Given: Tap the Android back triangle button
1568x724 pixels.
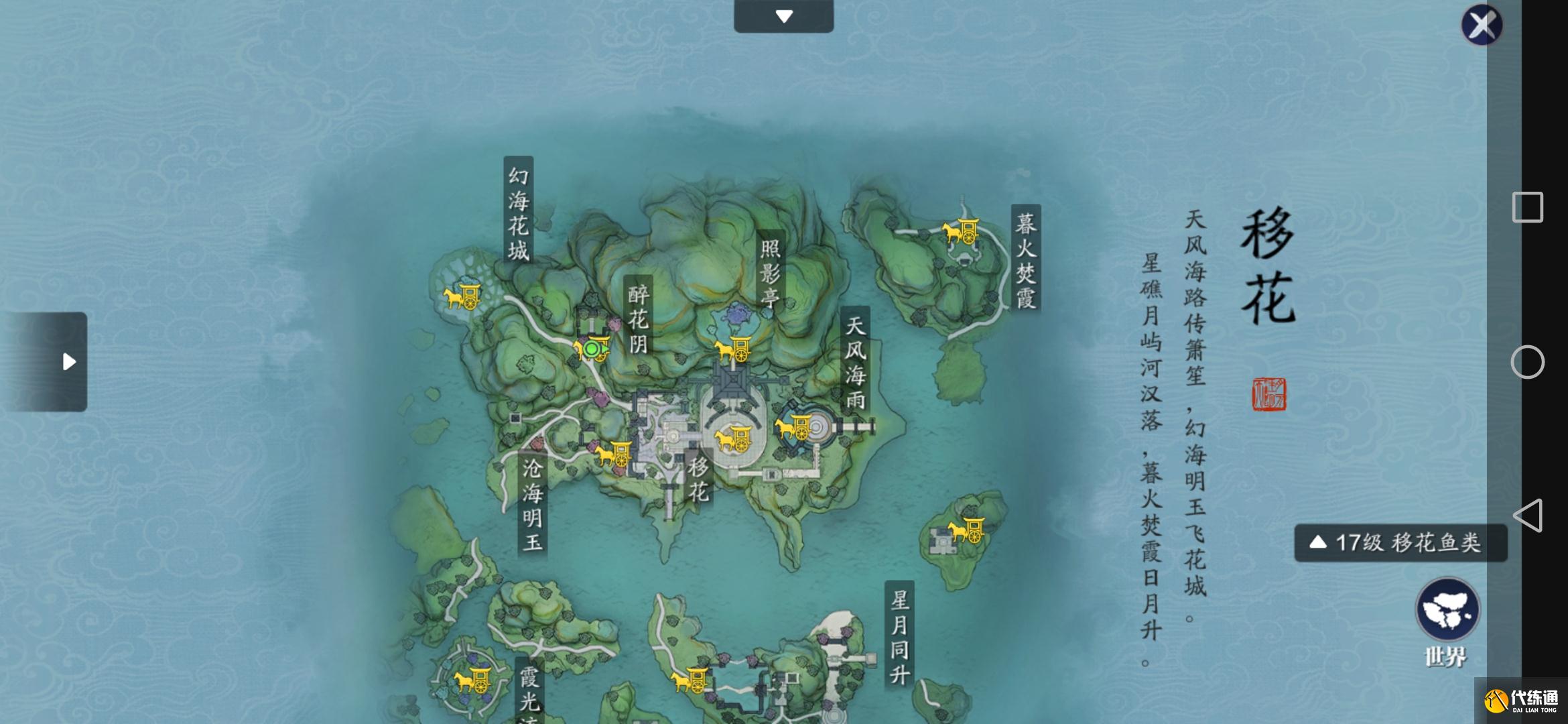Looking at the screenshot, I should 1527,516.
